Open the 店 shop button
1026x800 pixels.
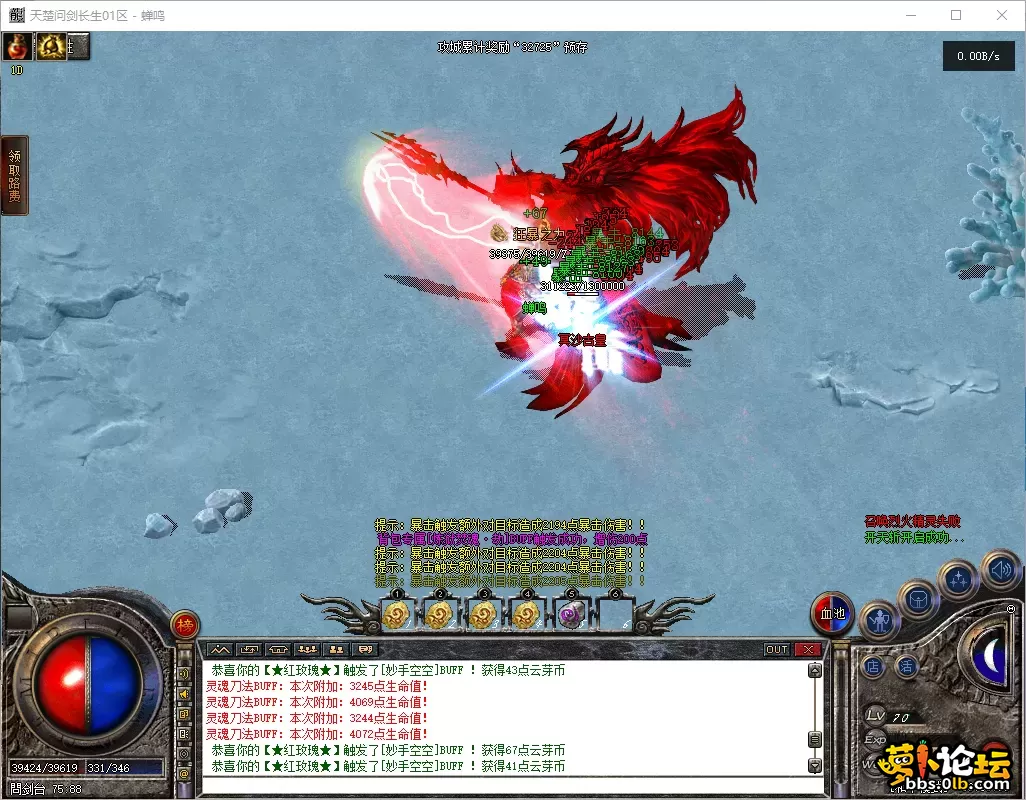click(x=874, y=665)
